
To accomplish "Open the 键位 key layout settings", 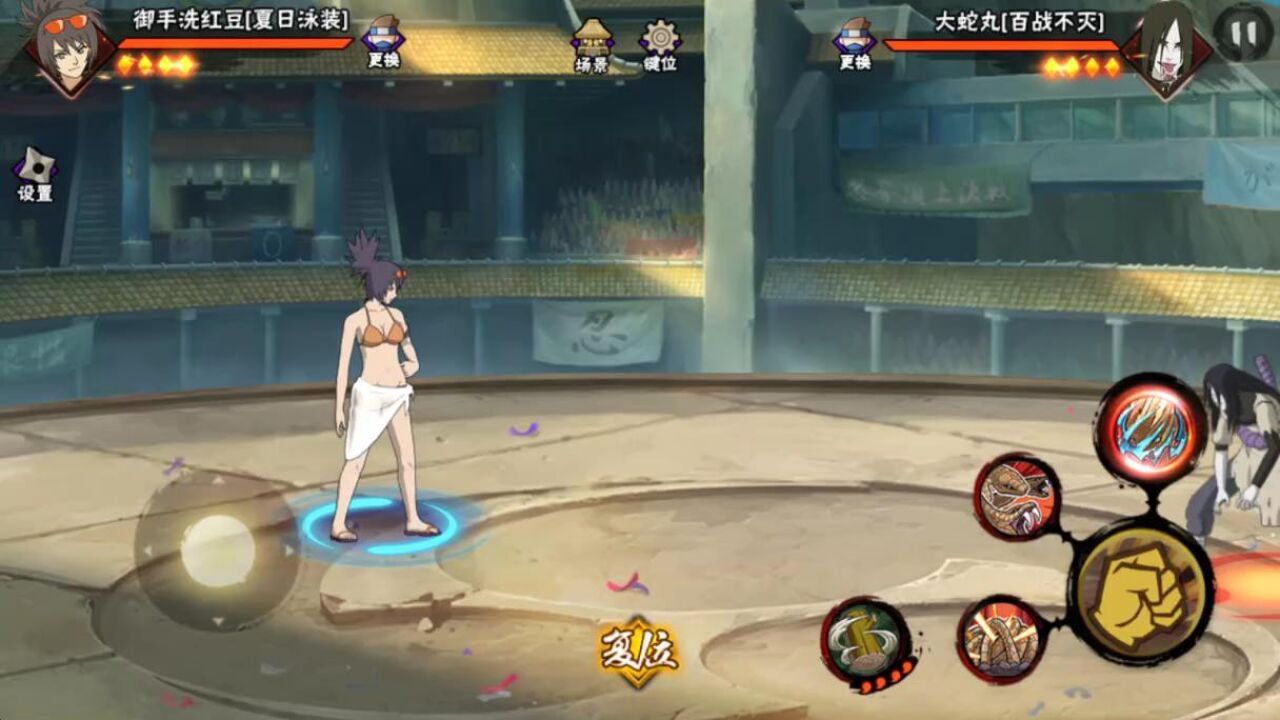I will (x=660, y=45).
